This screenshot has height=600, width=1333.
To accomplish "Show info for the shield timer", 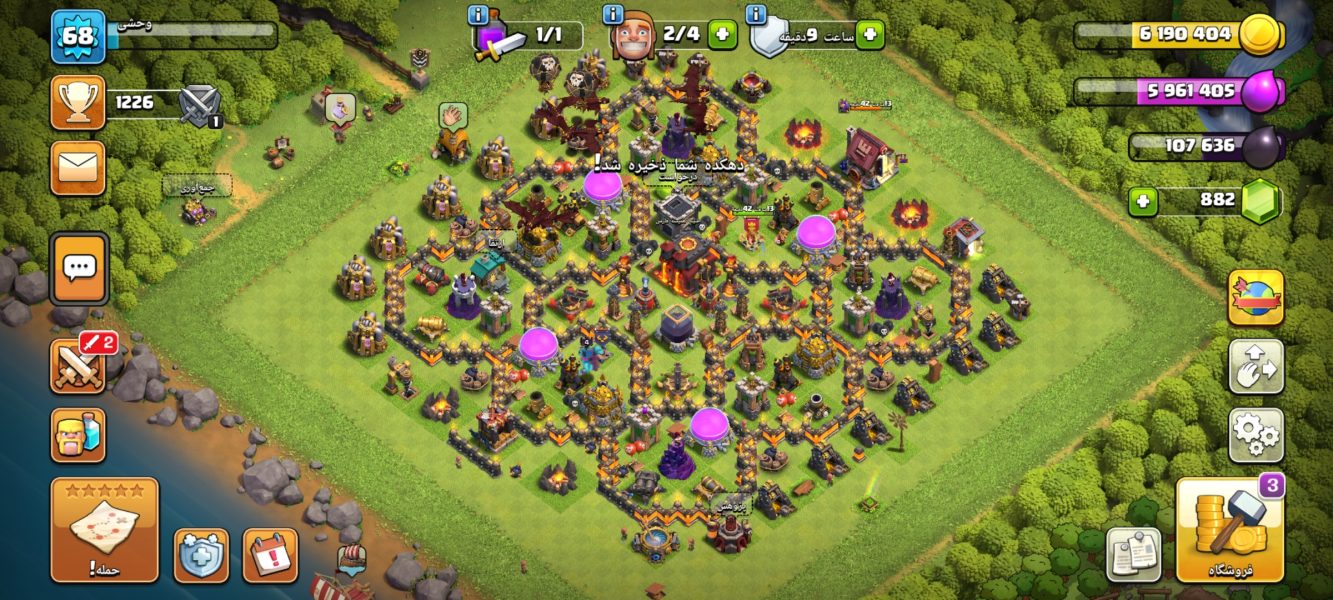I will click(756, 14).
